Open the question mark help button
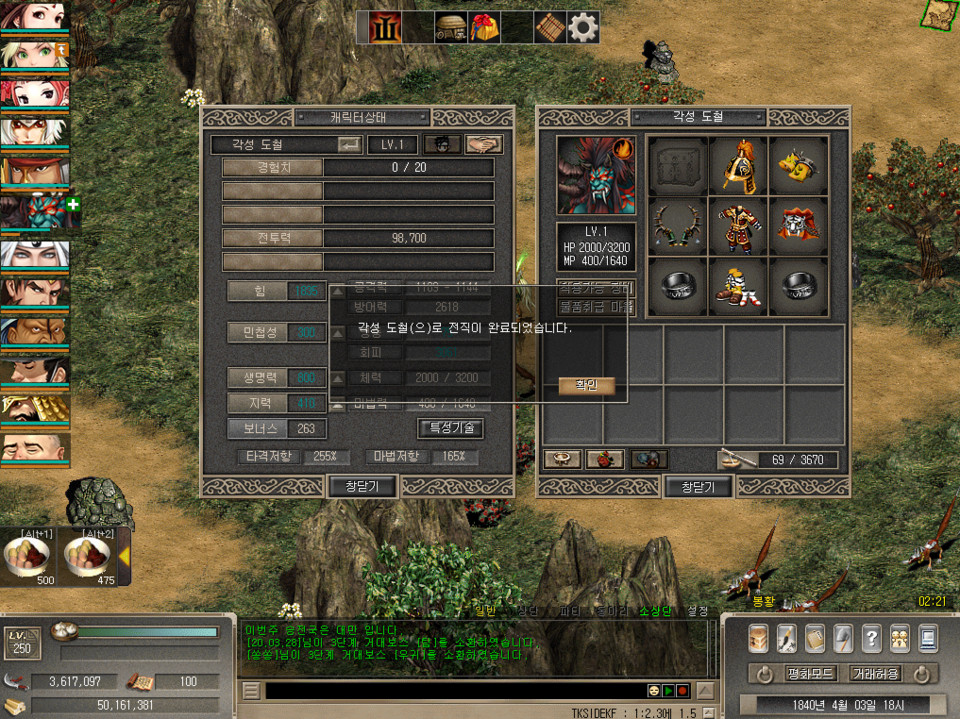Viewport: 960px width, 719px height. point(872,637)
